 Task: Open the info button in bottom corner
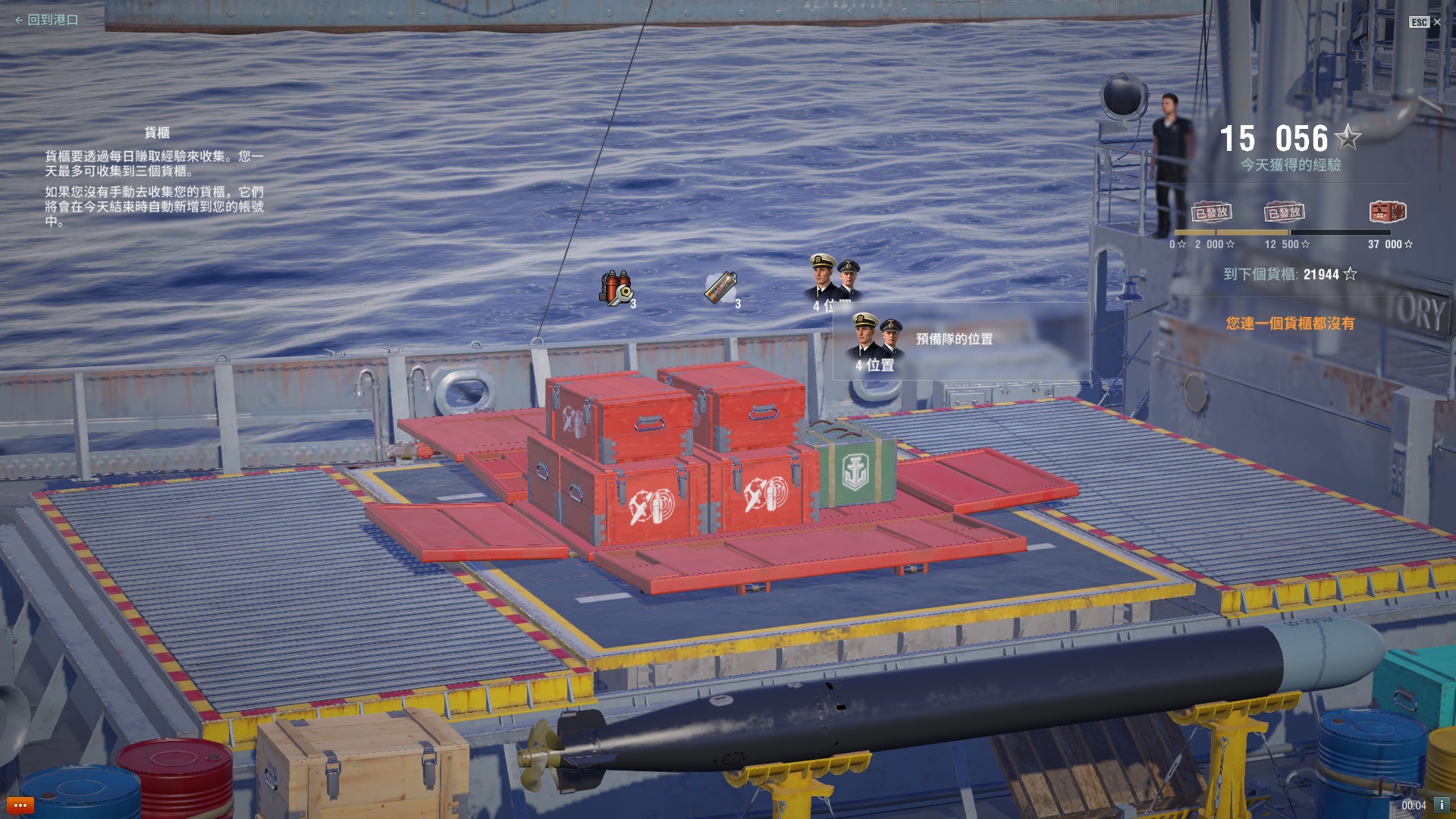1441,805
